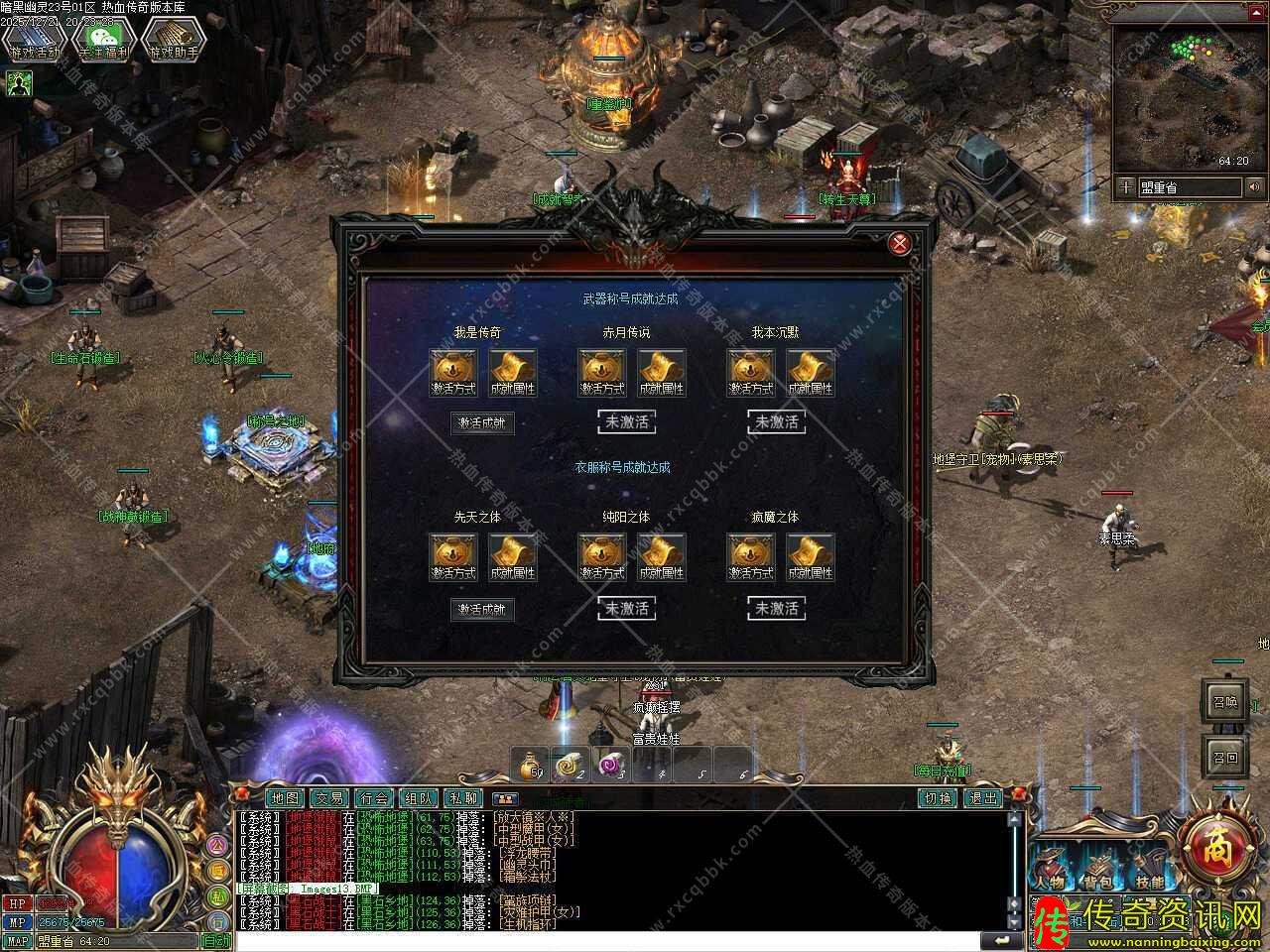This screenshot has width=1270, height=952.
Task: Use the potion in hotbar slot one
Action: [533, 766]
